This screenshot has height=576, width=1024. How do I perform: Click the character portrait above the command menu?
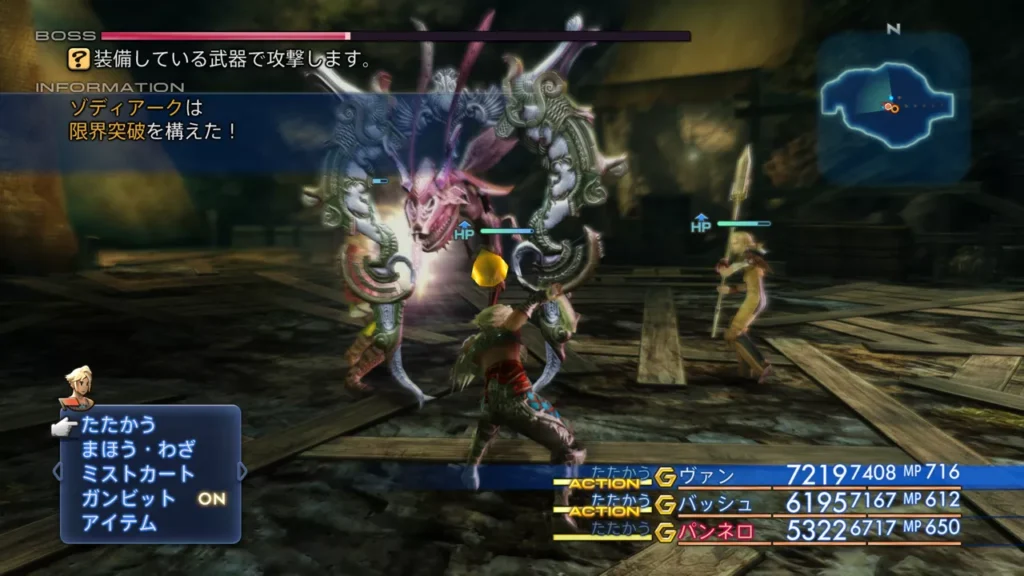(x=75, y=388)
